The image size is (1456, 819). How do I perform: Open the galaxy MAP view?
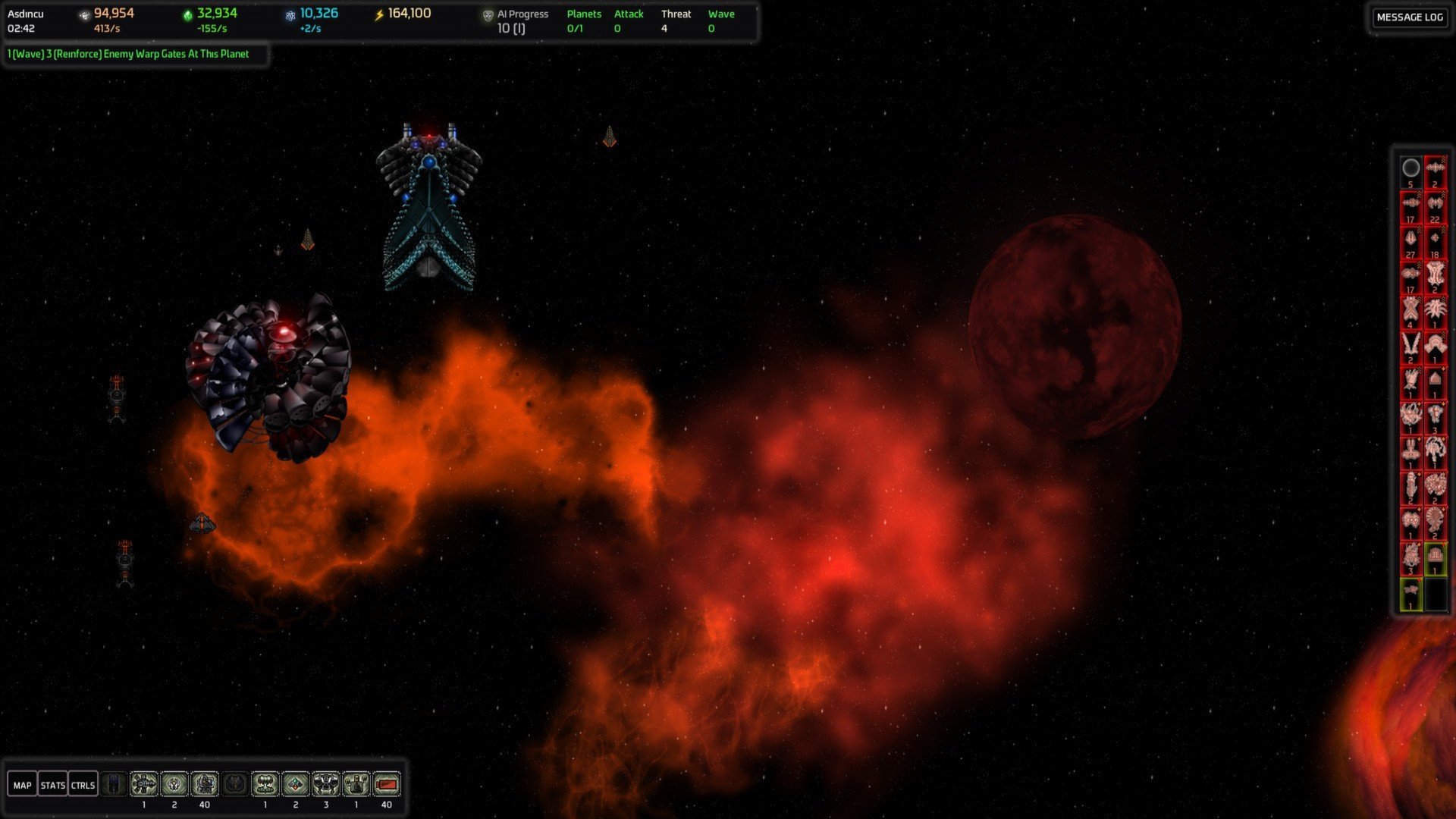pos(22,785)
